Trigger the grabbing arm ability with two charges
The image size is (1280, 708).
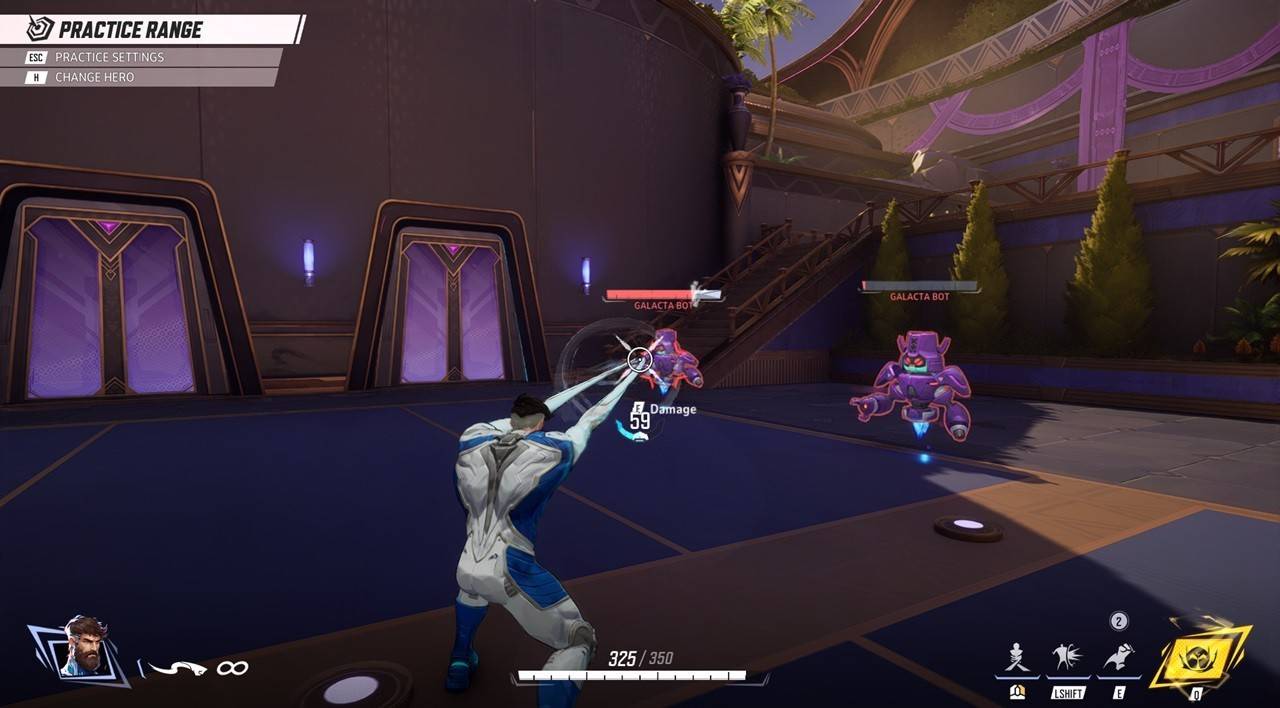point(1118,658)
